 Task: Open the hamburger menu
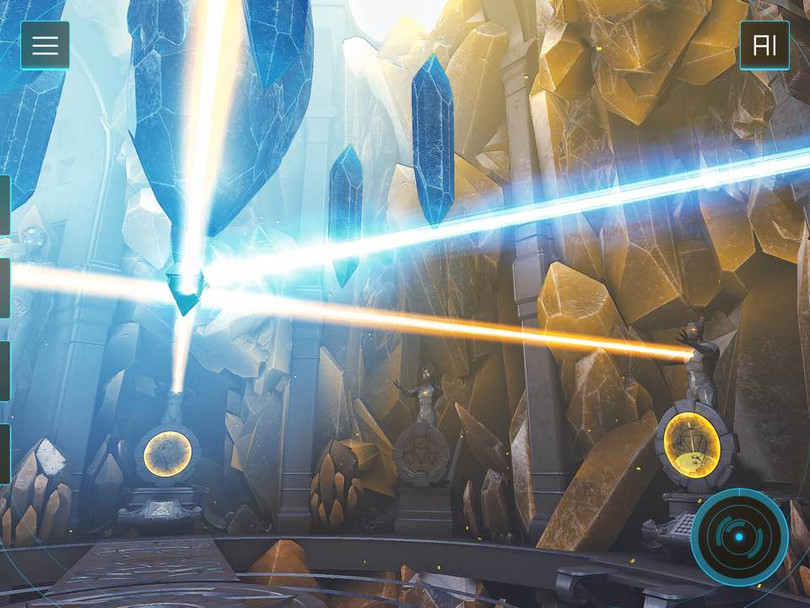point(45,46)
